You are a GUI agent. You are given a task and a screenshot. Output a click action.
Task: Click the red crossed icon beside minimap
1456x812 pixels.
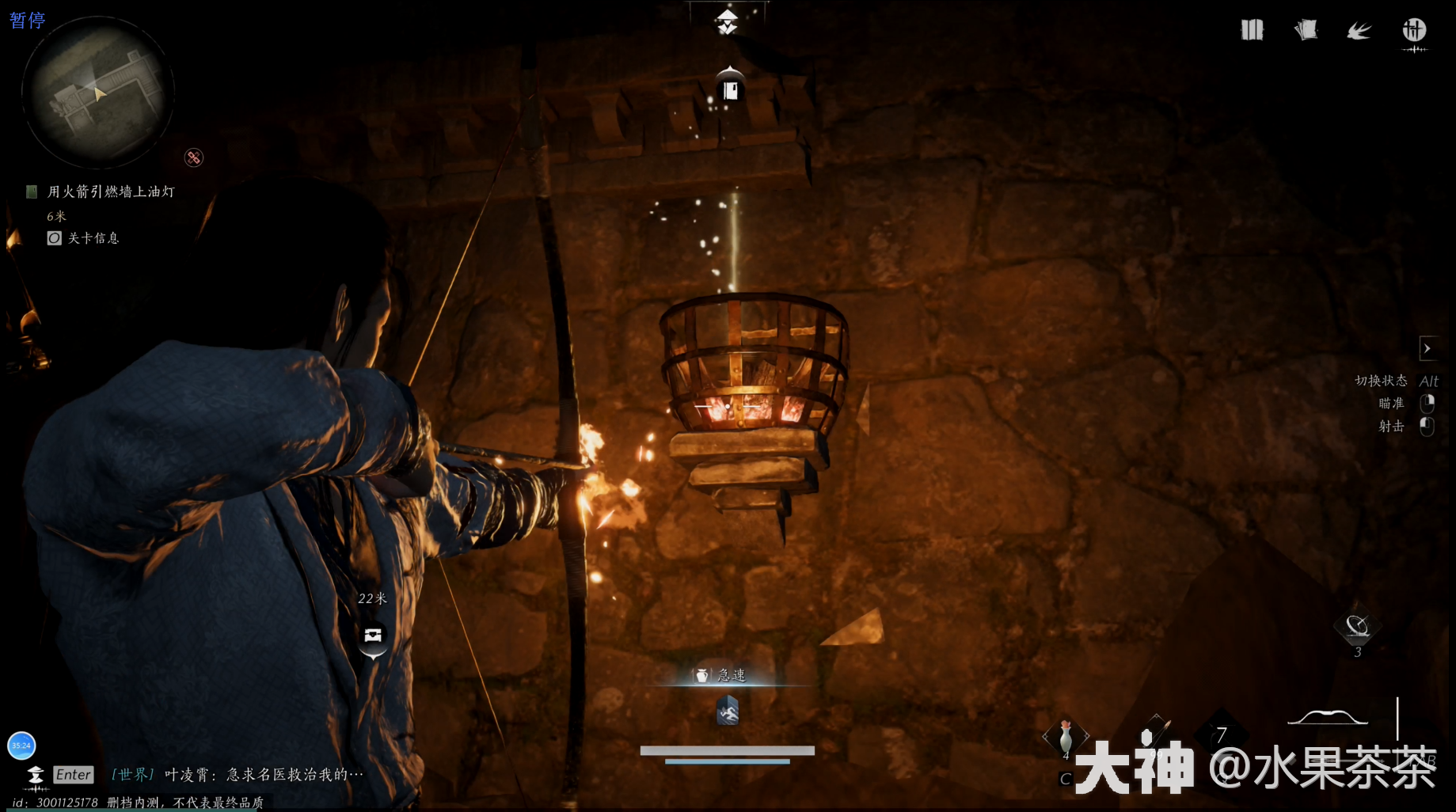pos(194,157)
